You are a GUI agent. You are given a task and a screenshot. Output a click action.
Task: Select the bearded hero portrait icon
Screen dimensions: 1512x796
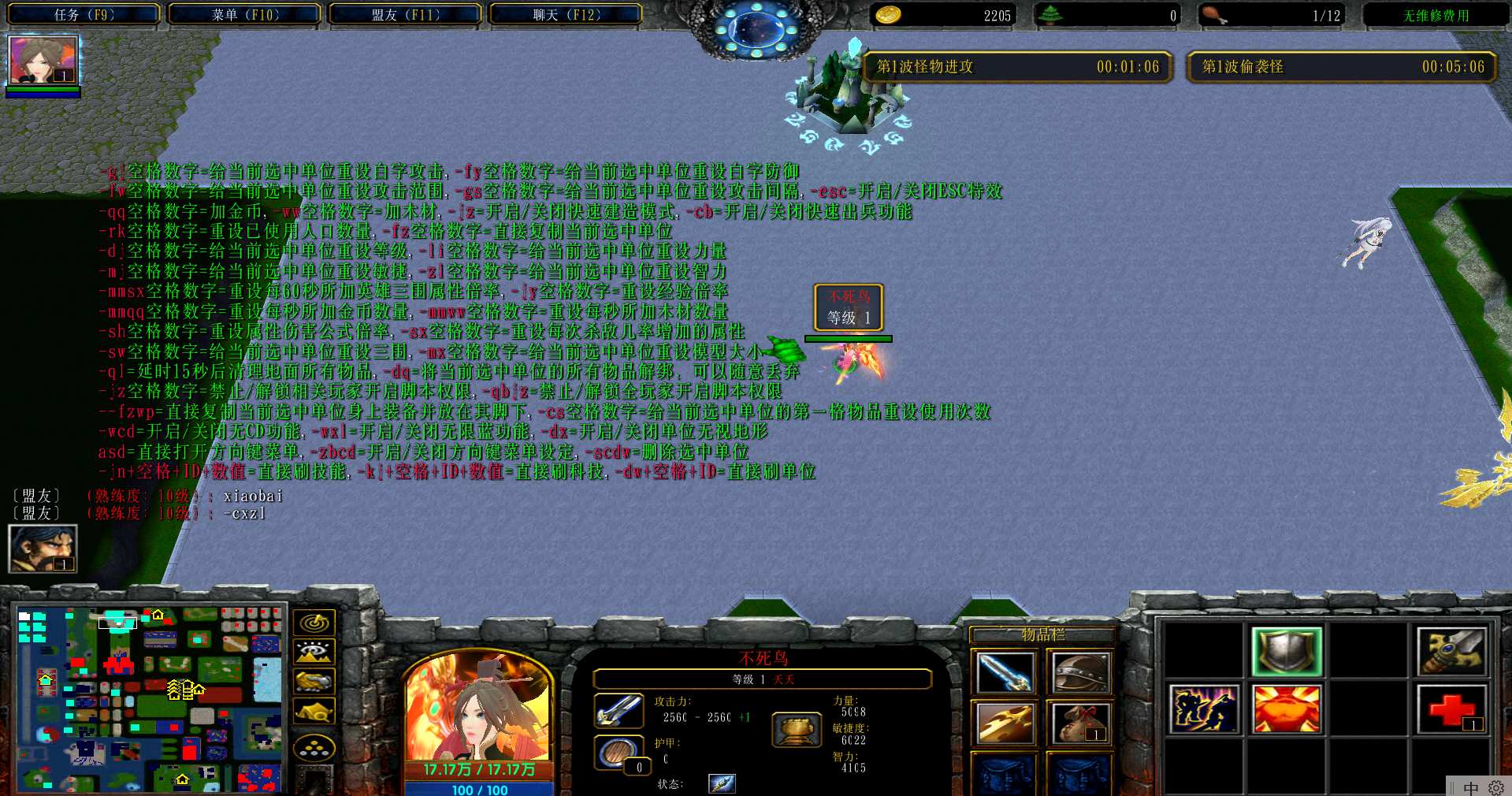click(43, 548)
